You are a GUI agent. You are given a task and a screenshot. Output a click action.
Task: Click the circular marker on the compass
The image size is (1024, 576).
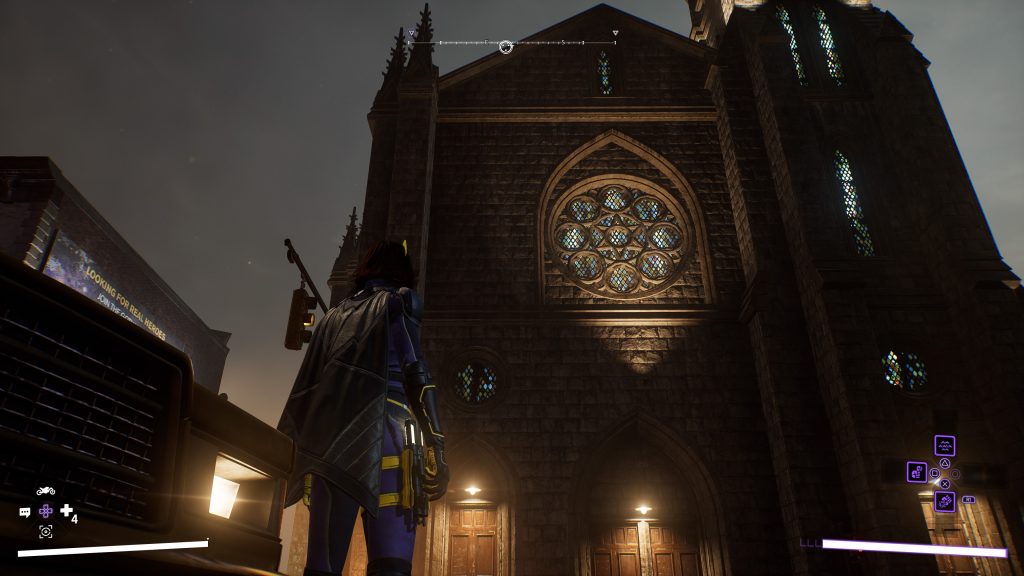(506, 46)
